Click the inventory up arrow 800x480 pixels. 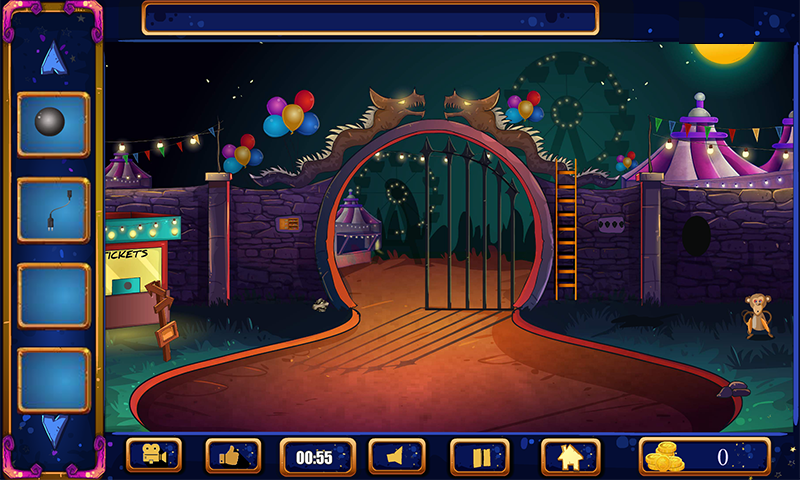52,58
